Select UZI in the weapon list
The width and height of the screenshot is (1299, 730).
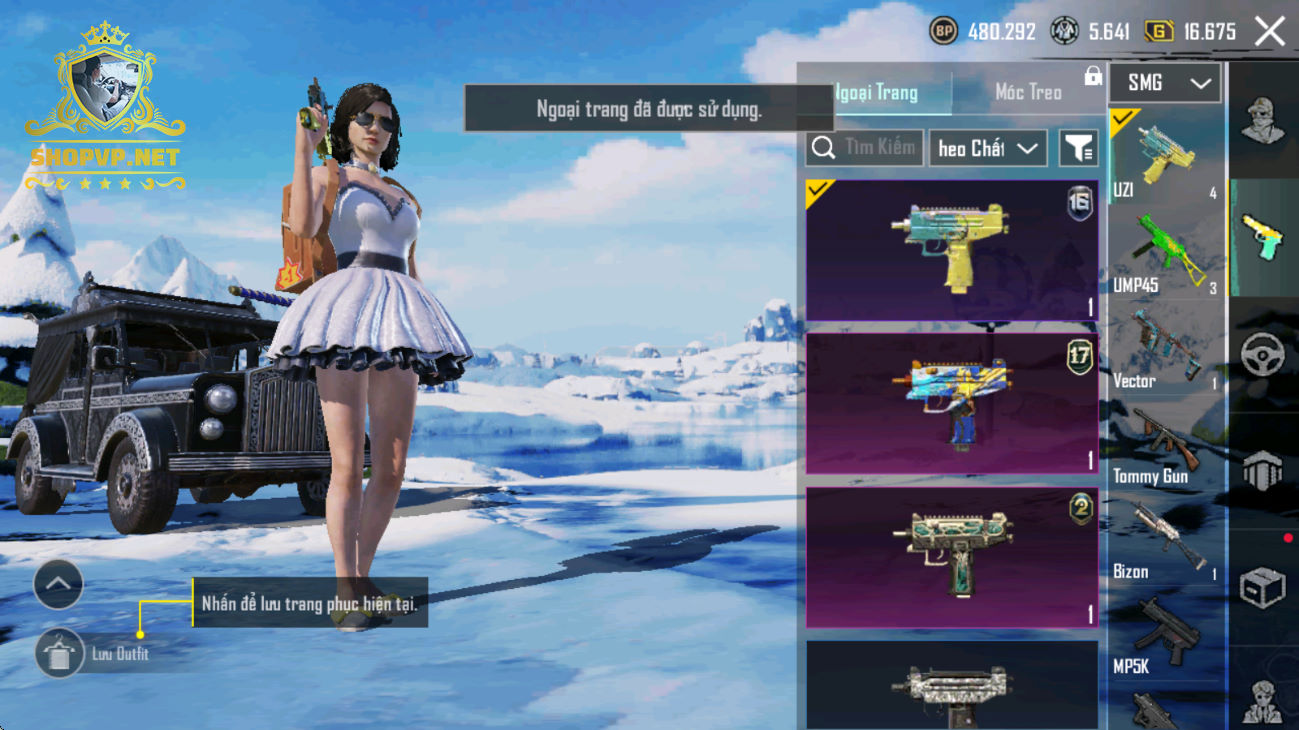coord(1166,158)
